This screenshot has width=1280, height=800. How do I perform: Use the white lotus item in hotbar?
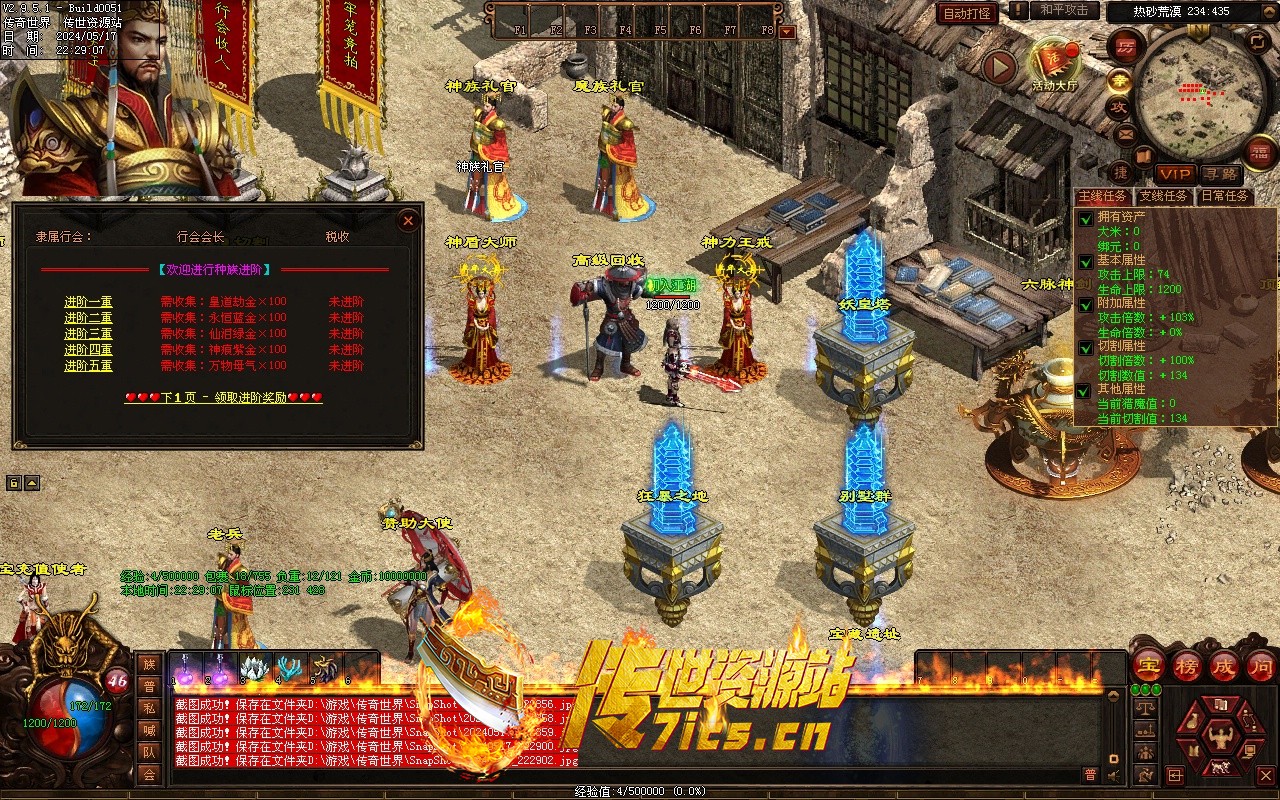(x=255, y=669)
